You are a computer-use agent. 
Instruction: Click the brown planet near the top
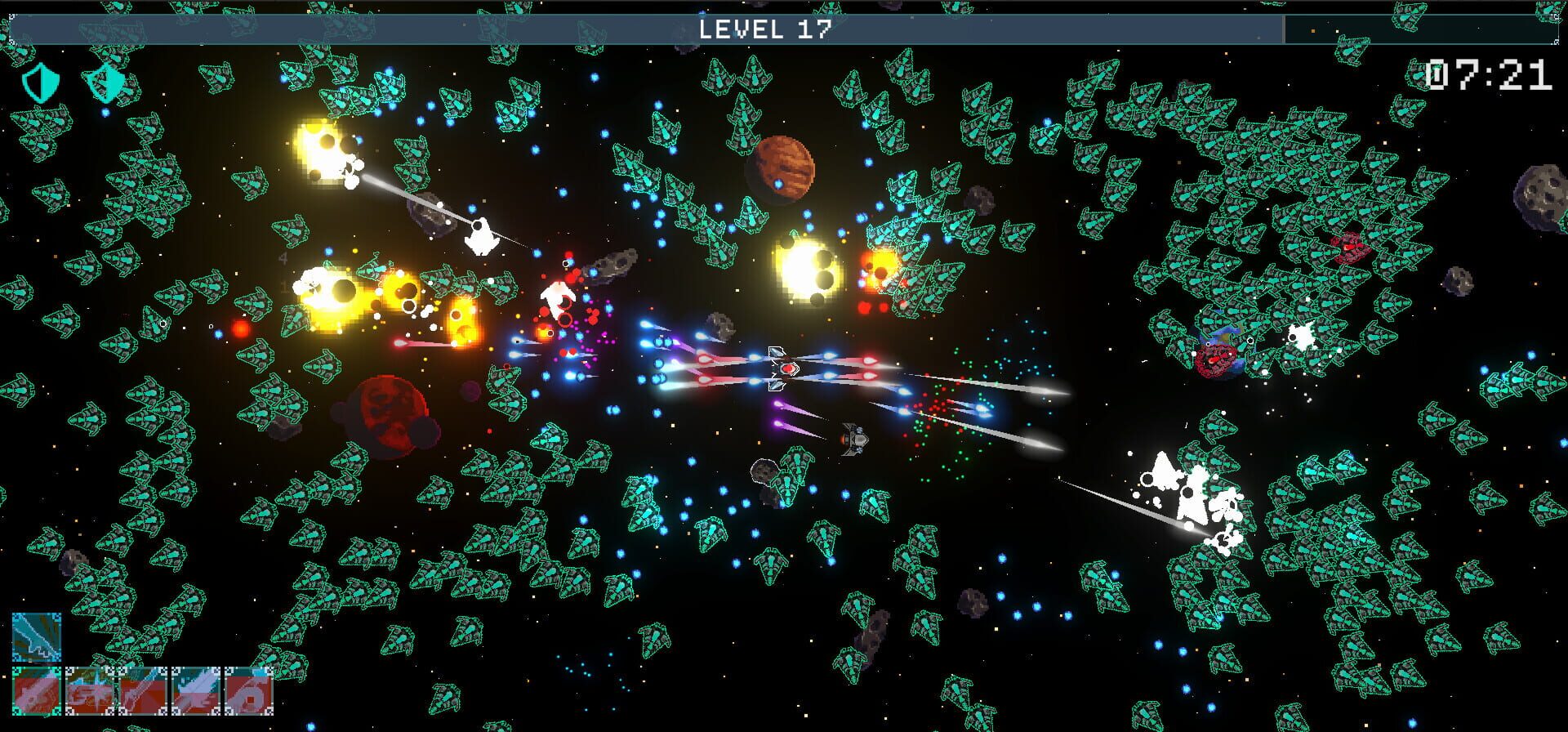tap(782, 165)
